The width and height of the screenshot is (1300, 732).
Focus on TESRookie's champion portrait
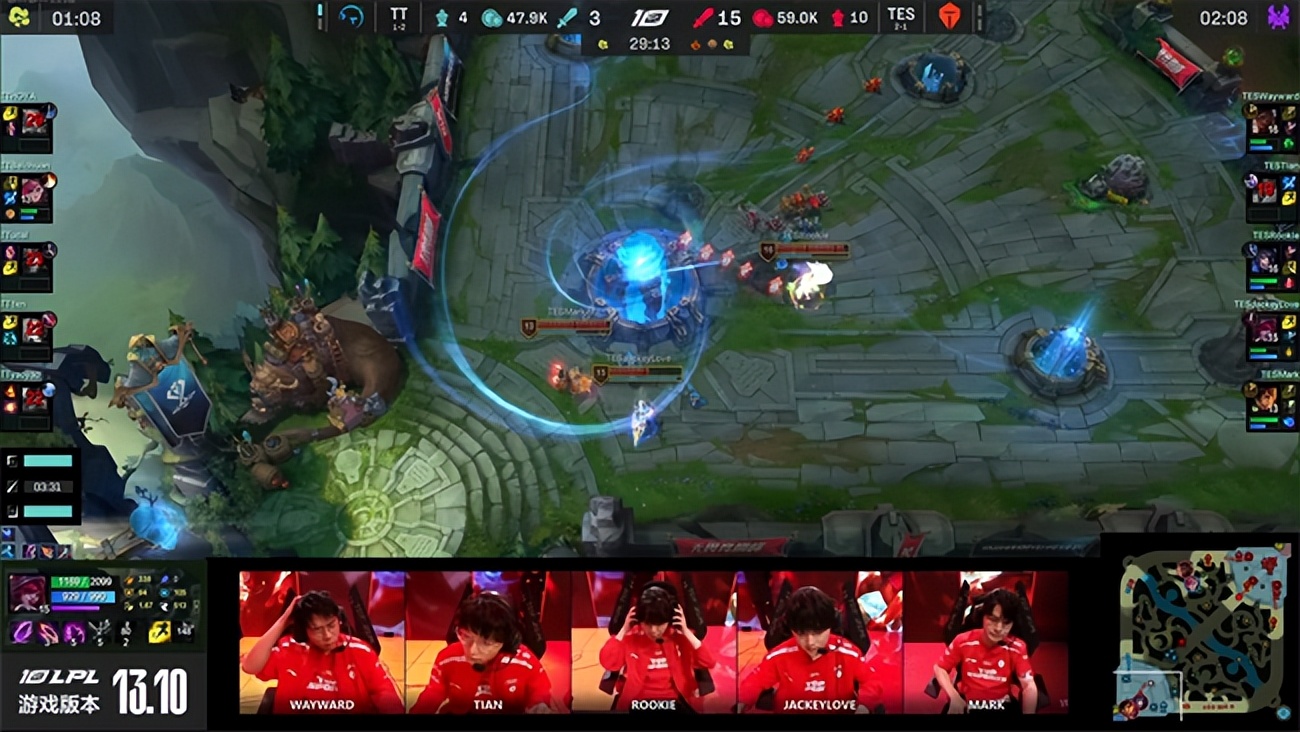point(1265,261)
